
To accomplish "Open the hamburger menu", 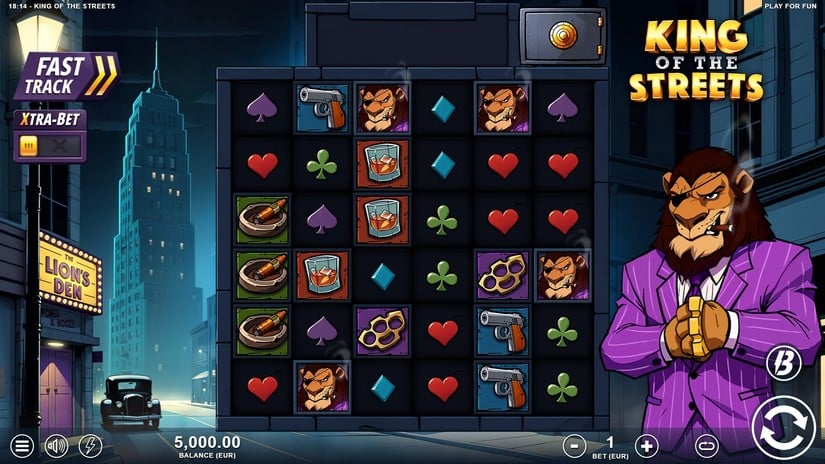I will click(22, 446).
